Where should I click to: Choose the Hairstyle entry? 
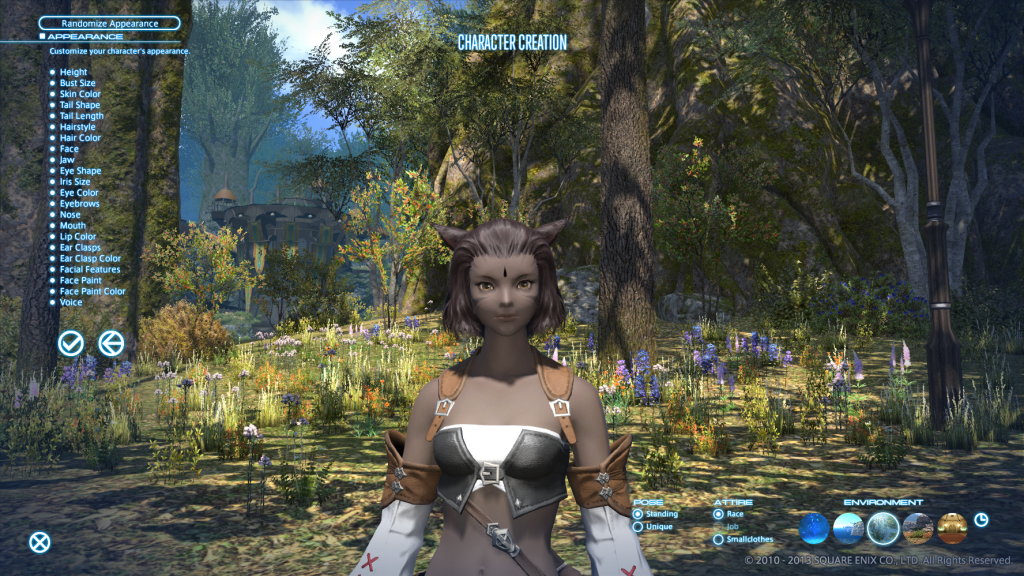(x=77, y=127)
